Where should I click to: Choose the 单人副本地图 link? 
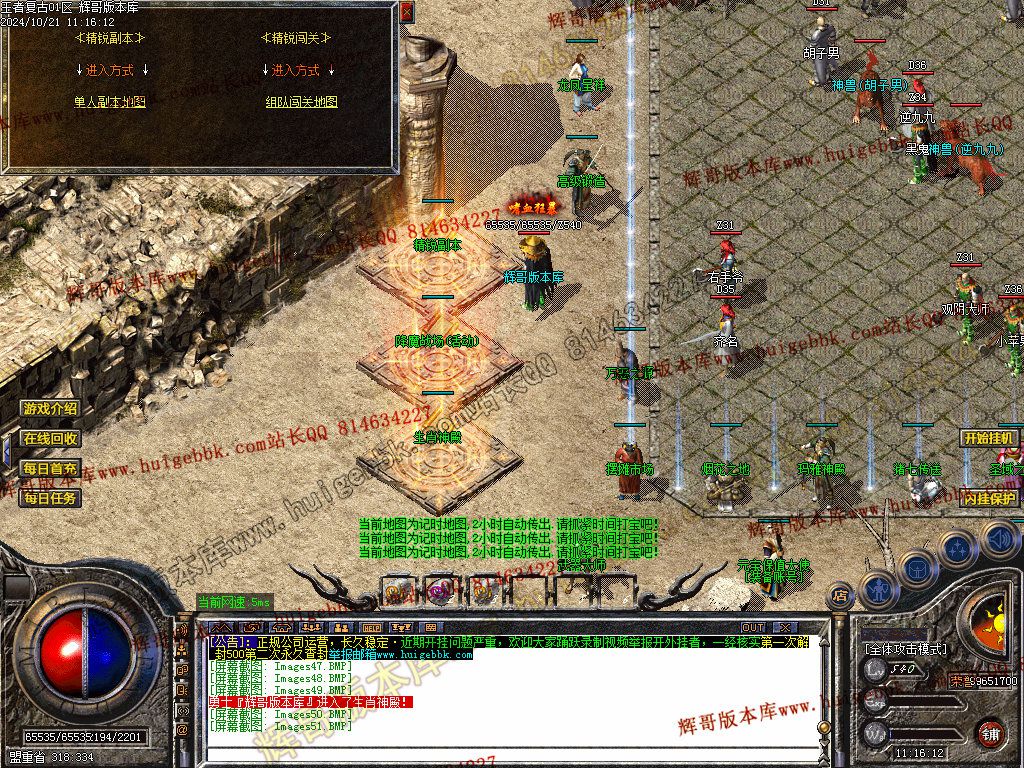(110, 102)
